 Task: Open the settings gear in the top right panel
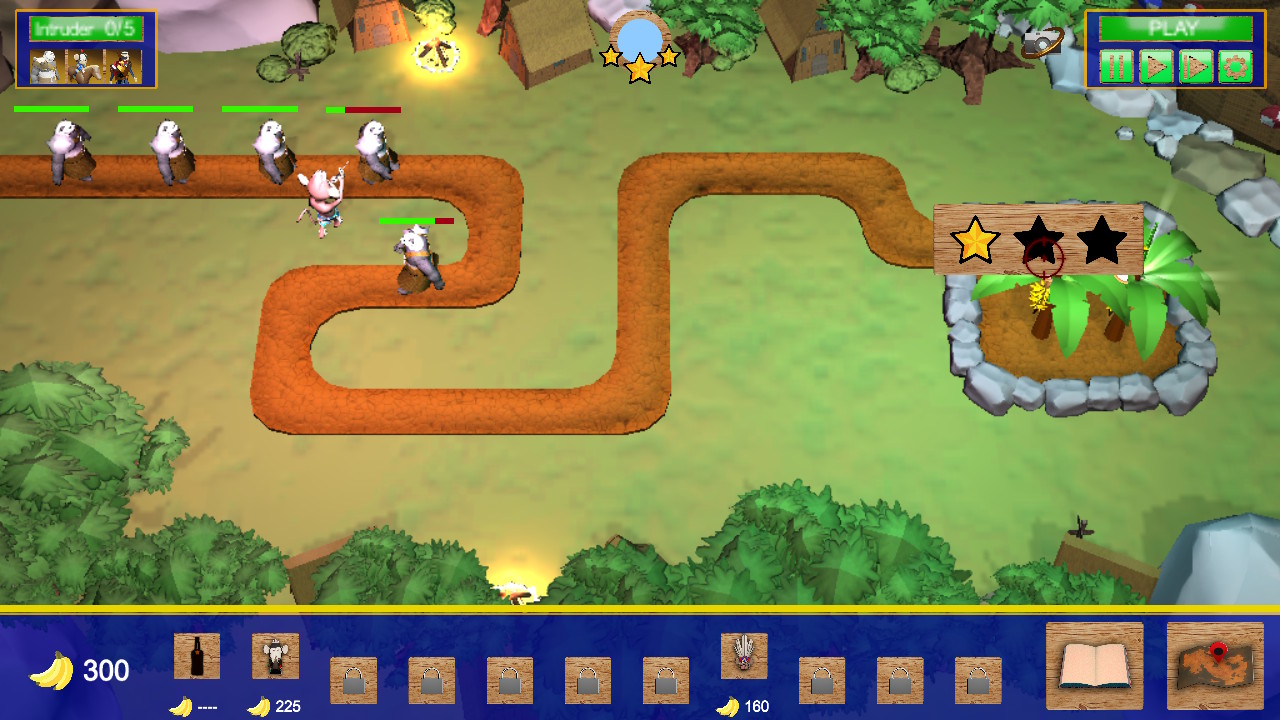click(1235, 67)
